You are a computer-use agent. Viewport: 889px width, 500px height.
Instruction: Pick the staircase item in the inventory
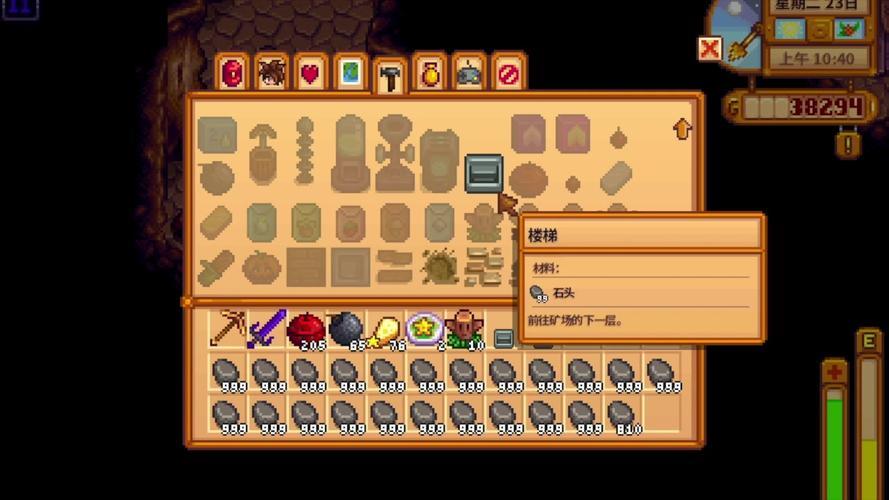point(504,338)
